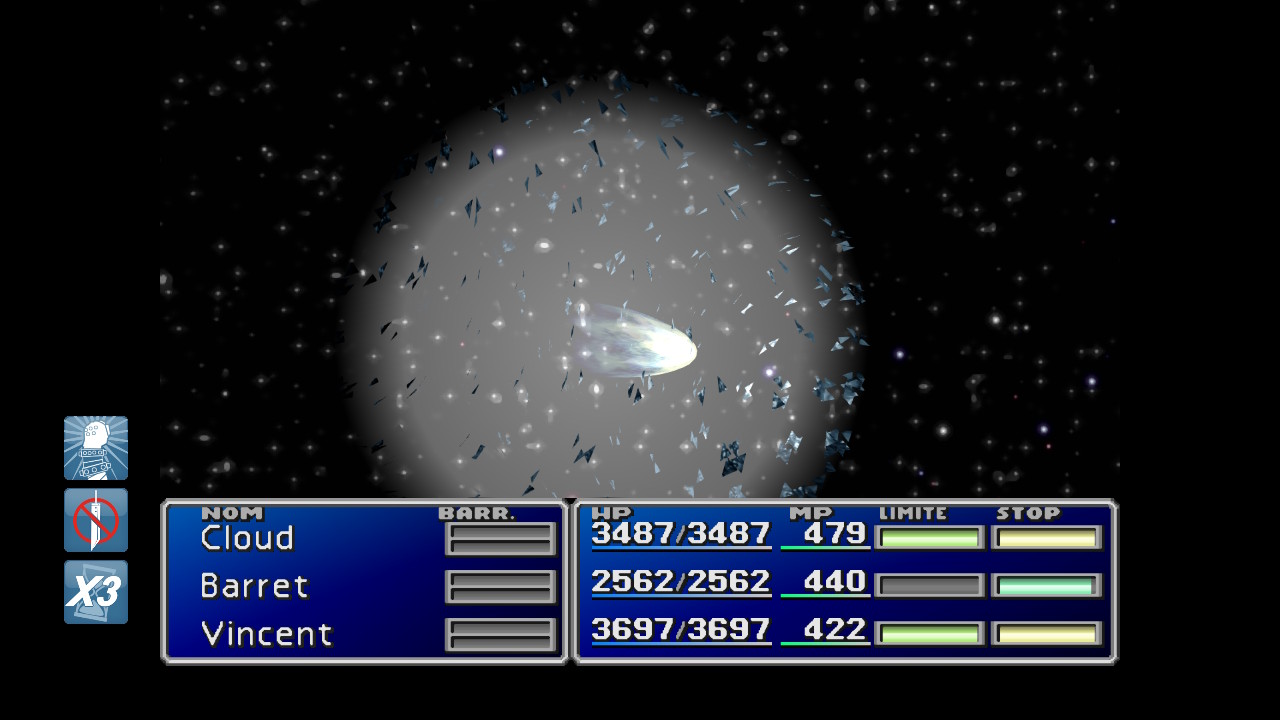Select Cloud in the party list
The height and width of the screenshot is (720, 1280).
tap(248, 538)
